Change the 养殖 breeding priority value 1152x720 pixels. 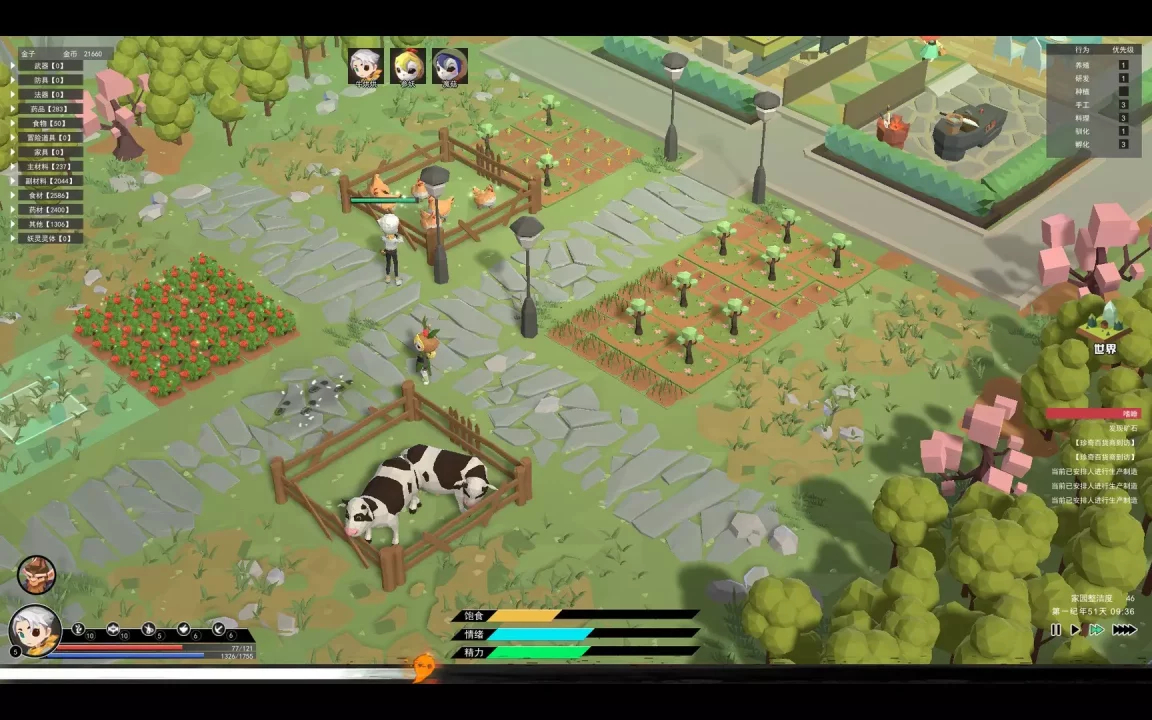pyautogui.click(x=1123, y=65)
